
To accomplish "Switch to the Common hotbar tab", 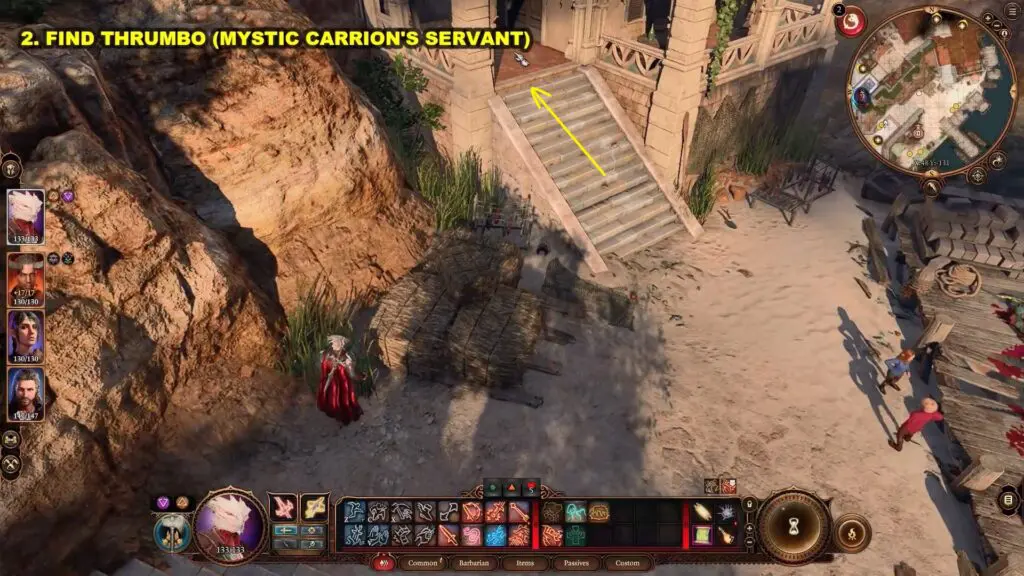I will coord(423,563).
